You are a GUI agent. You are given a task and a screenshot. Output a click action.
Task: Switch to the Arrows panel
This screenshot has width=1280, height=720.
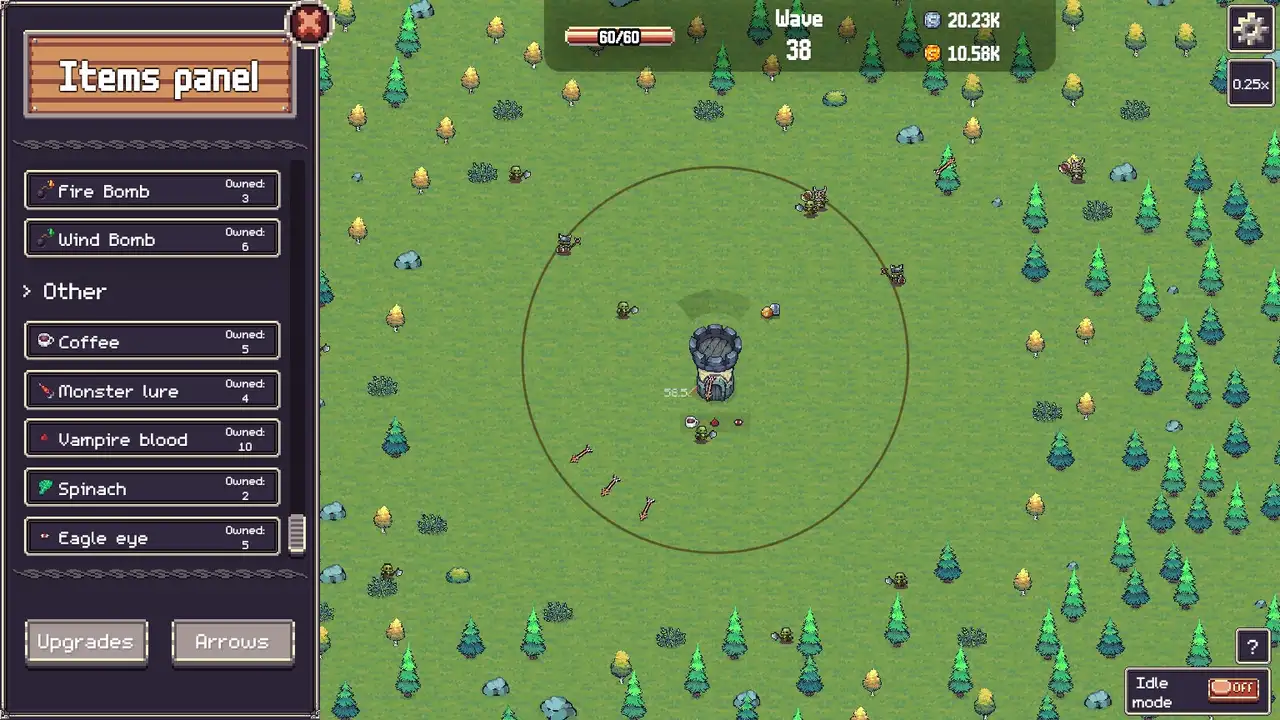tap(232, 642)
